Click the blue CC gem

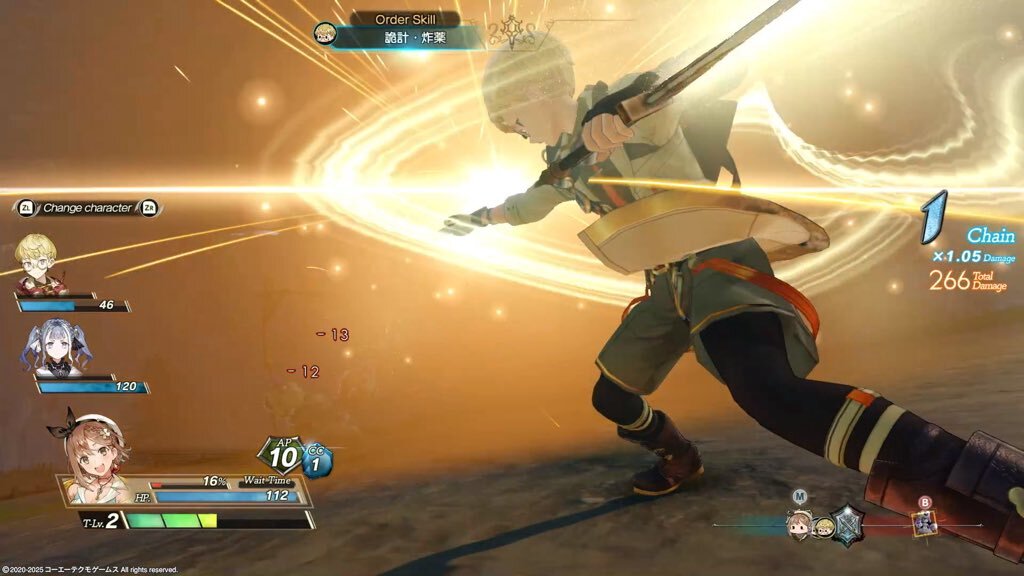[x=317, y=462]
